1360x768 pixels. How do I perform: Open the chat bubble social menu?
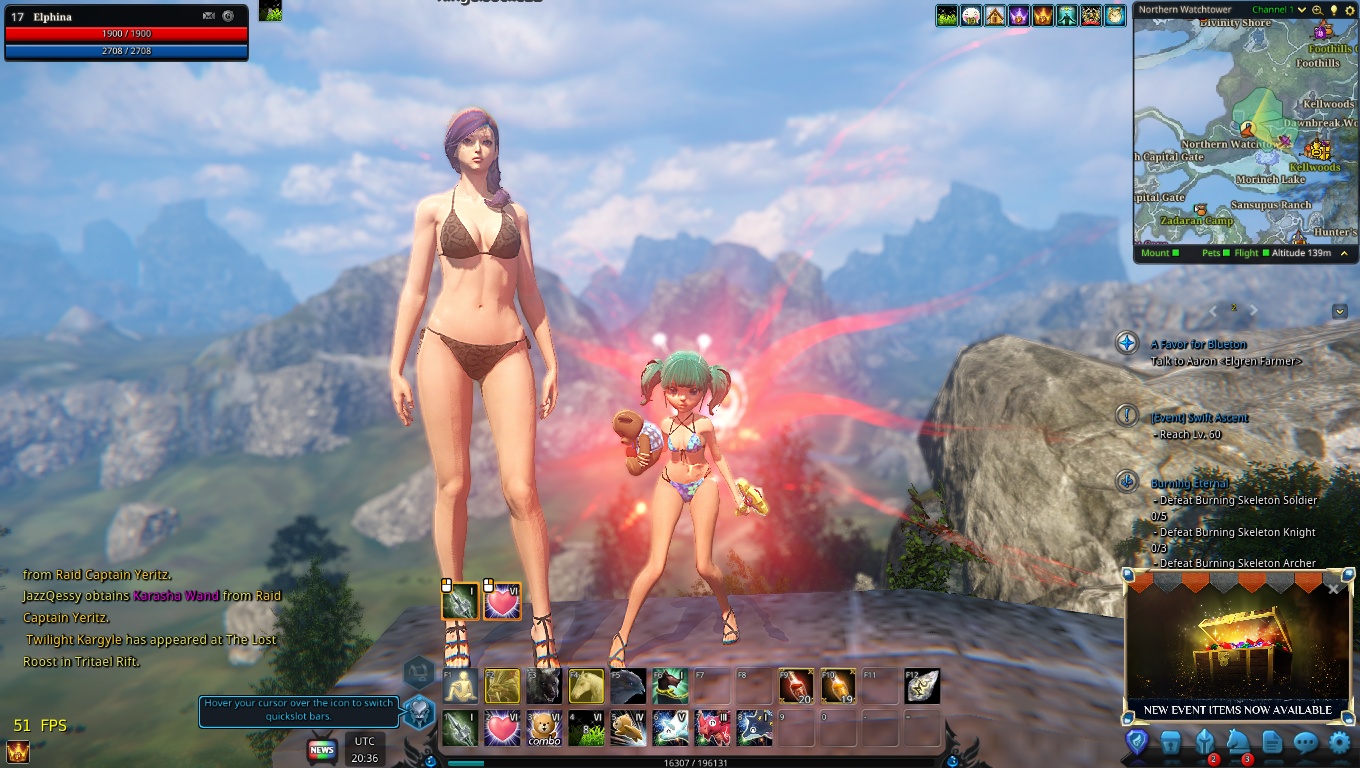(x=1305, y=742)
